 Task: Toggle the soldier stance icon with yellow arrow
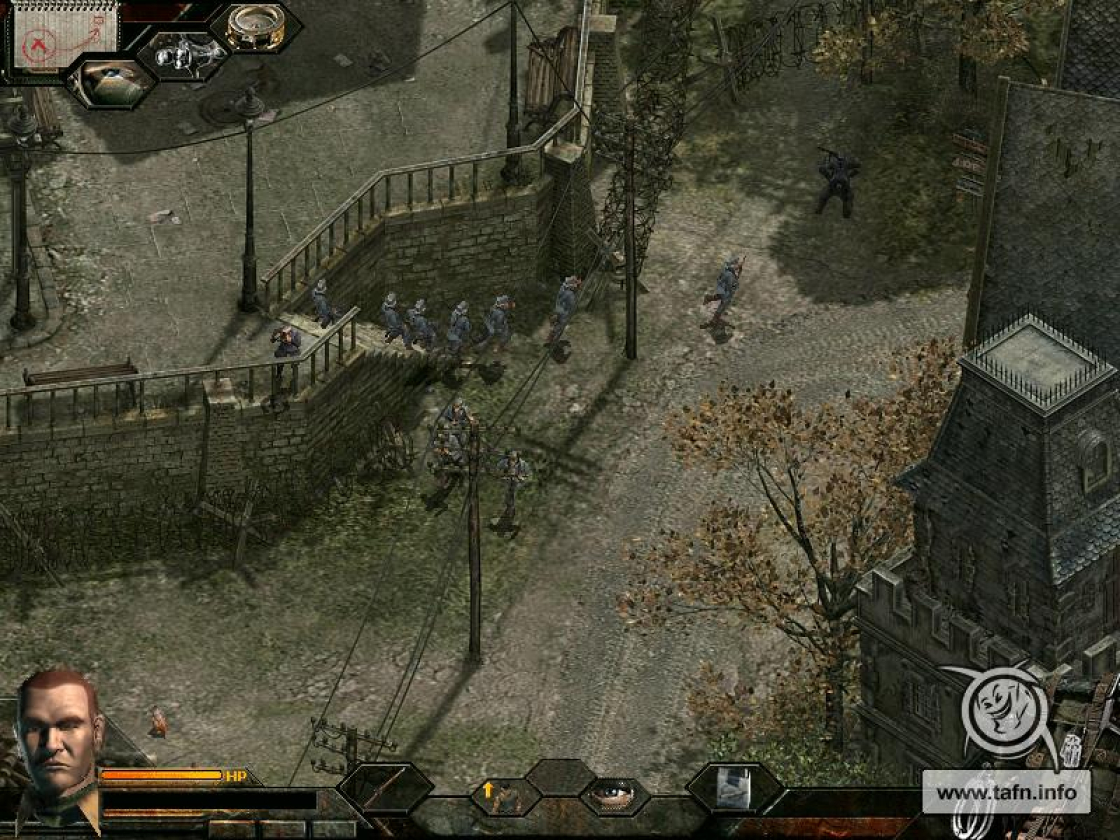coord(506,796)
